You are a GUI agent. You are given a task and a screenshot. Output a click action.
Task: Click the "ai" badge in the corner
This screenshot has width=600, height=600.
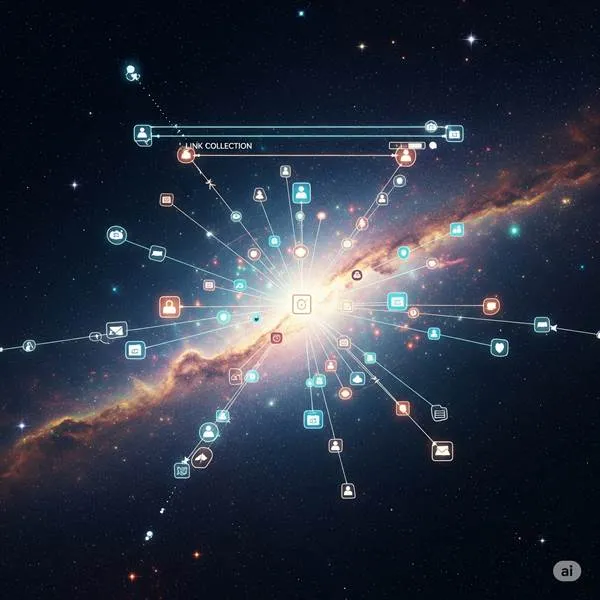[x=567, y=570]
